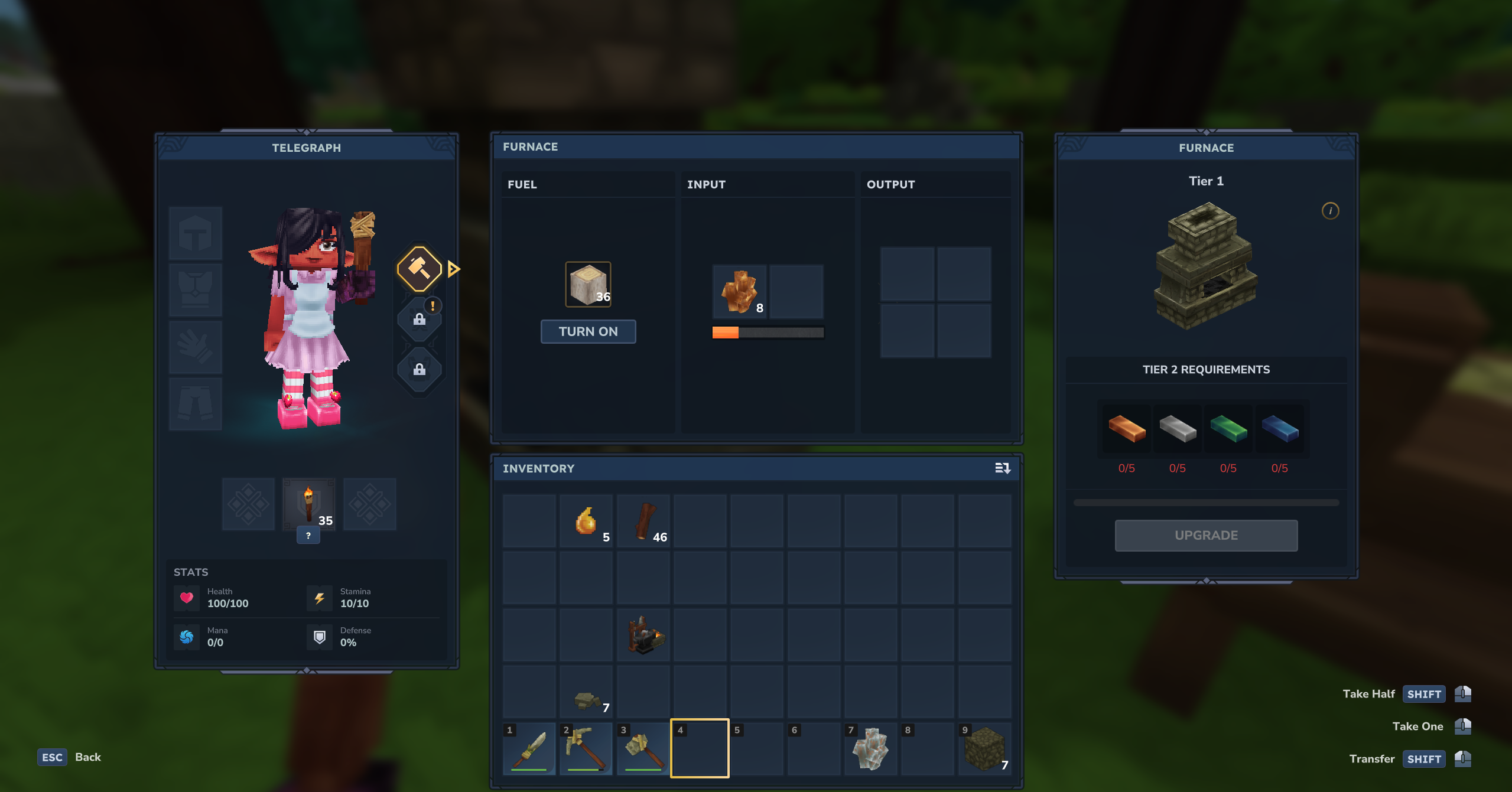Sort the inventory
Image resolution: width=1512 pixels, height=792 pixels.
[1002, 468]
